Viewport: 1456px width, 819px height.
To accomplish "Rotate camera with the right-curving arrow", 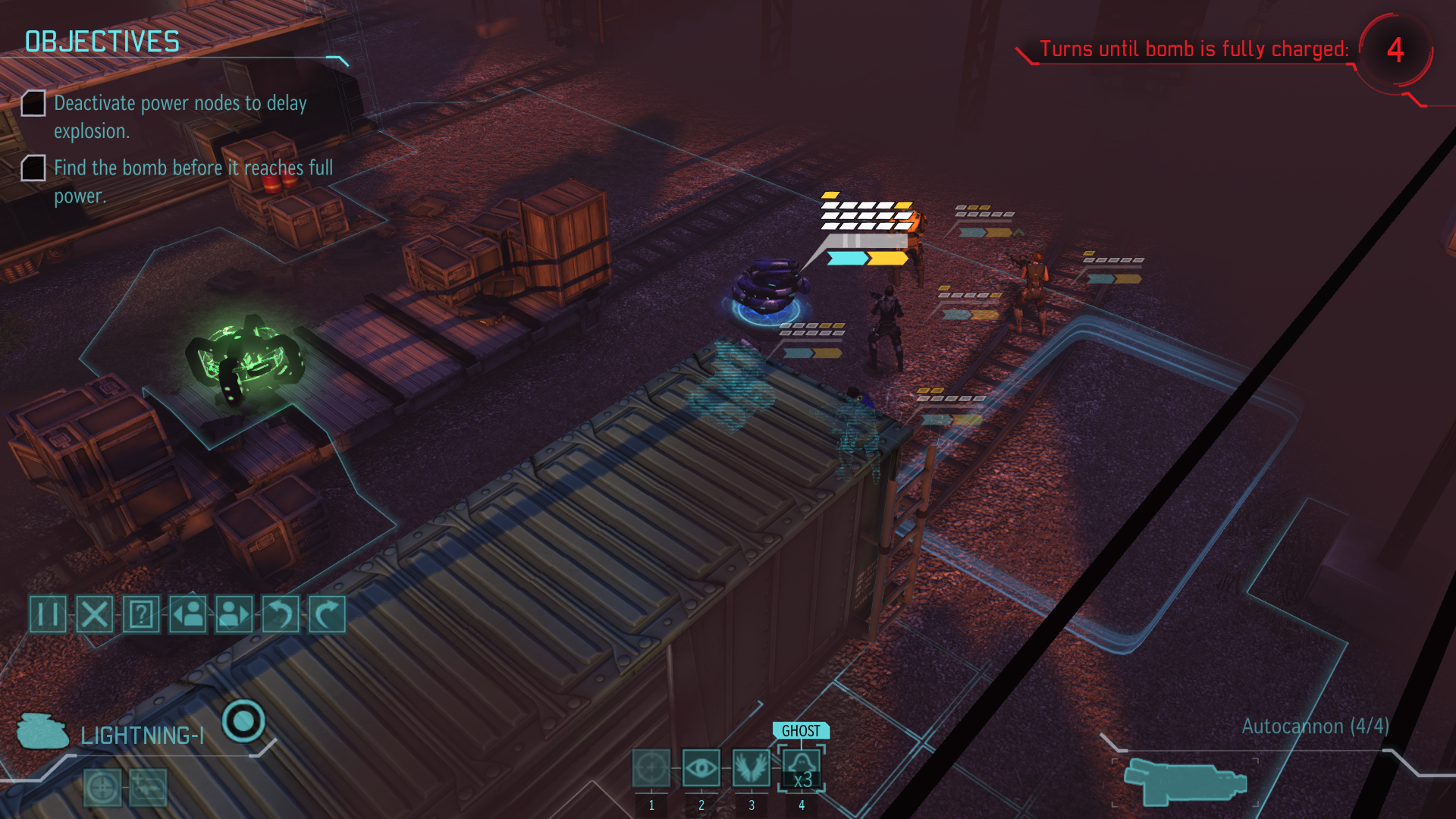I will [327, 613].
